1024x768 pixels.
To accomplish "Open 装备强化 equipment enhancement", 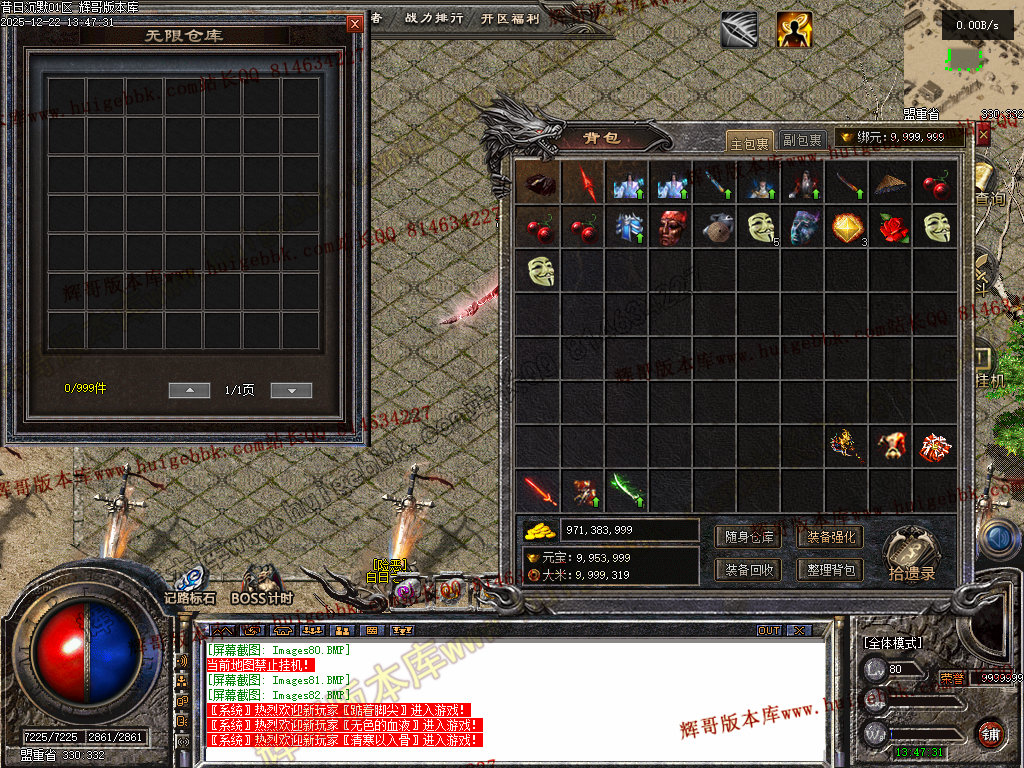I will tap(831, 537).
